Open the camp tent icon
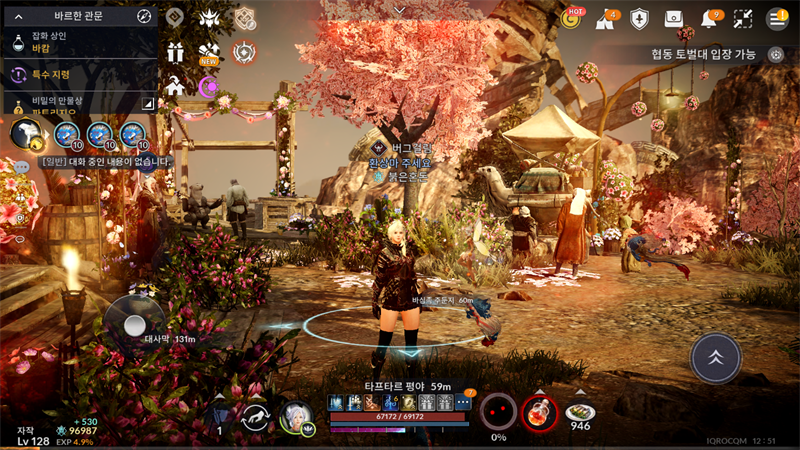 coord(607,18)
